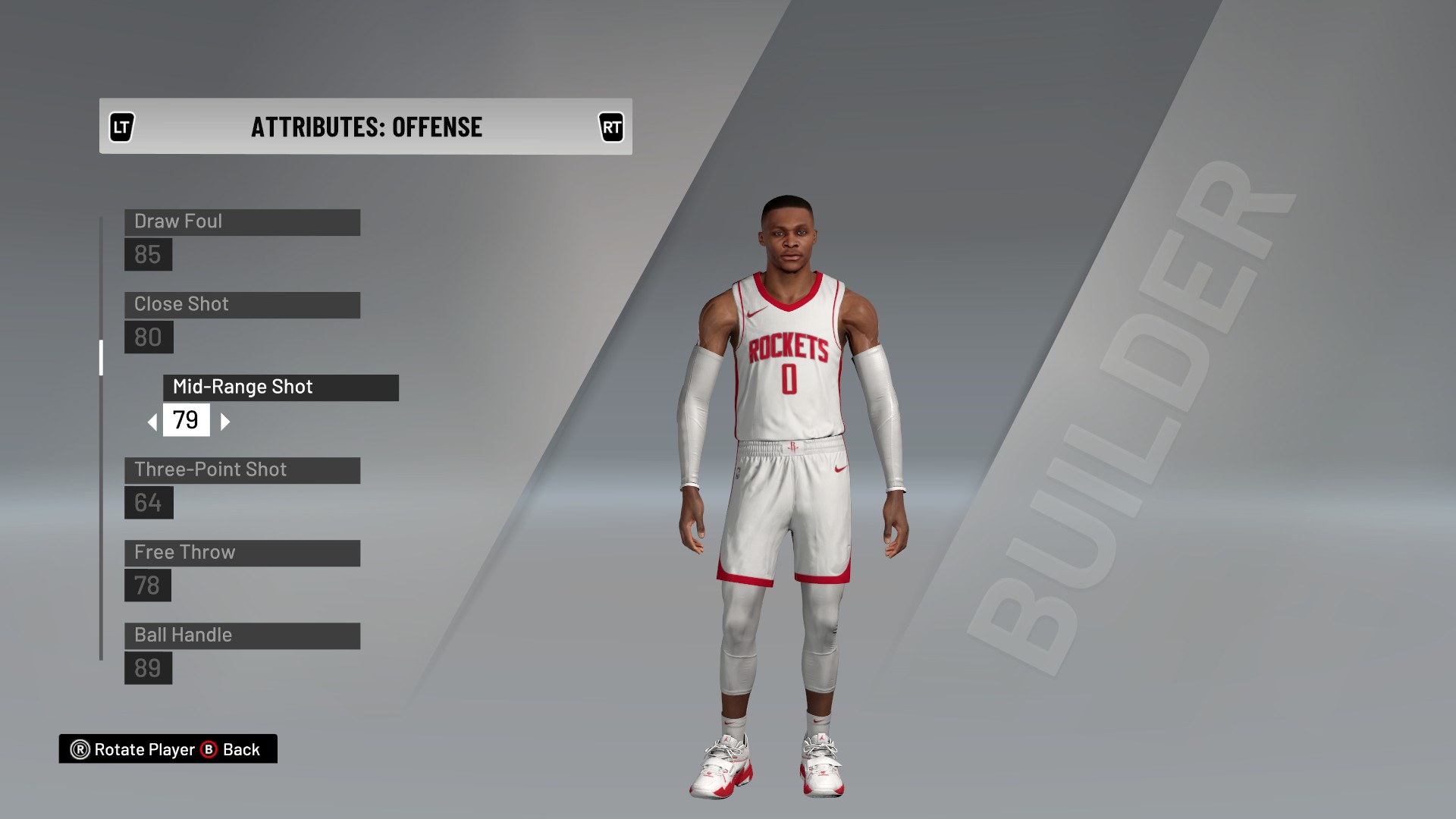The height and width of the screenshot is (819, 1456).
Task: Decrease Mid-Range Shot with the left chevron
Action: (x=152, y=421)
